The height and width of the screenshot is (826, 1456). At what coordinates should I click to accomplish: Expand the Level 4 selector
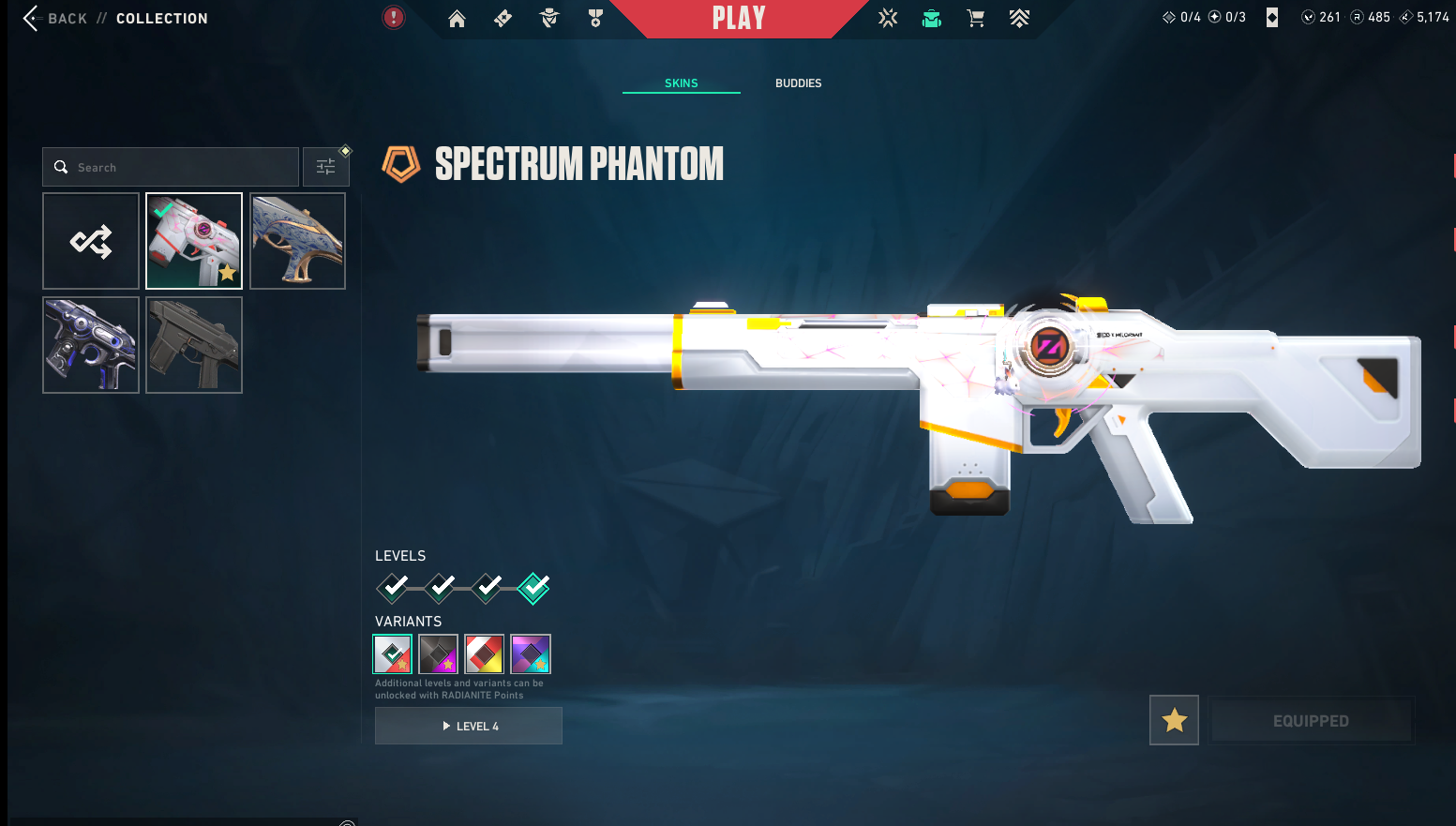click(x=469, y=725)
